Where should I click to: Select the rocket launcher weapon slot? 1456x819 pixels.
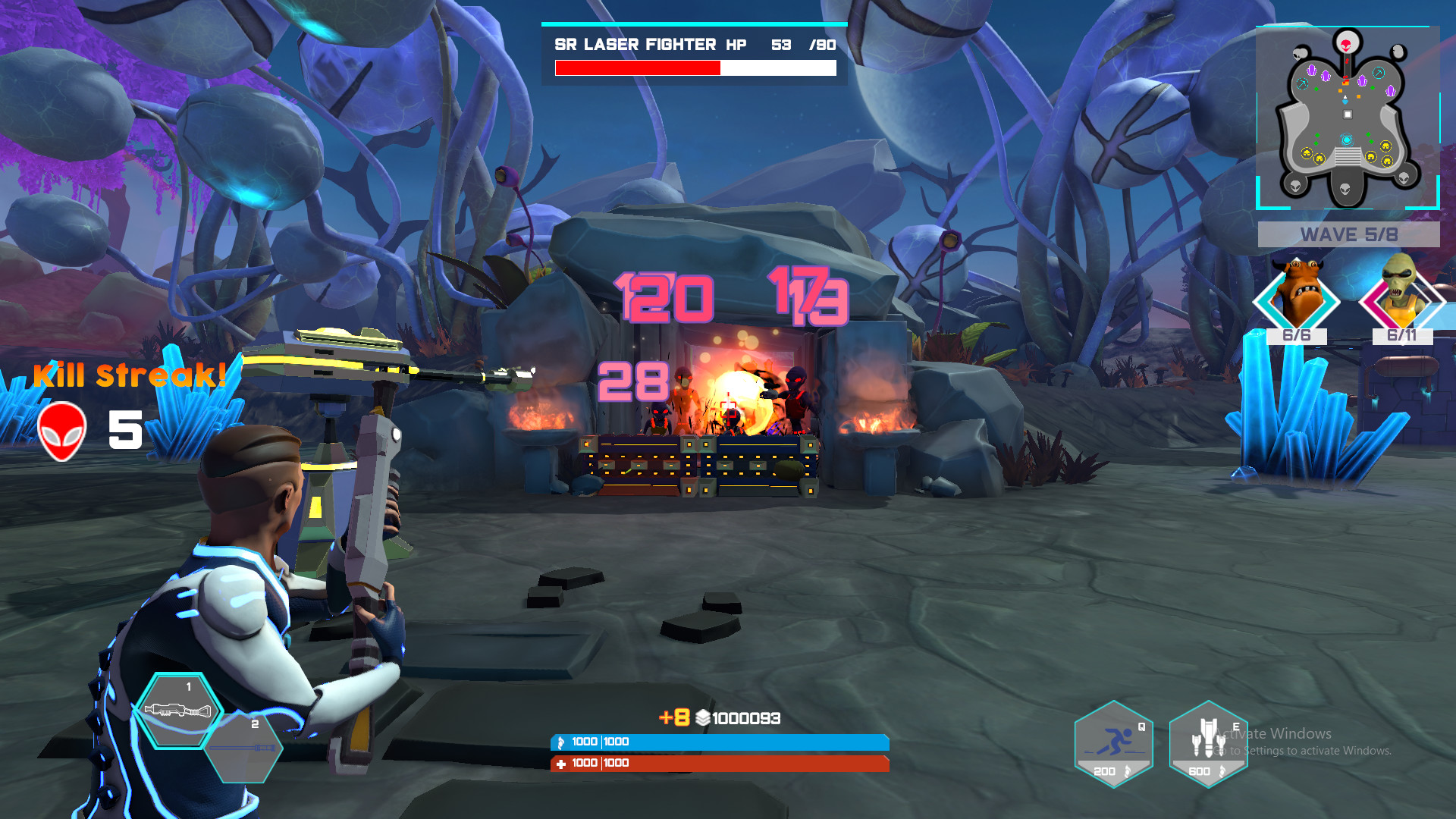179,711
